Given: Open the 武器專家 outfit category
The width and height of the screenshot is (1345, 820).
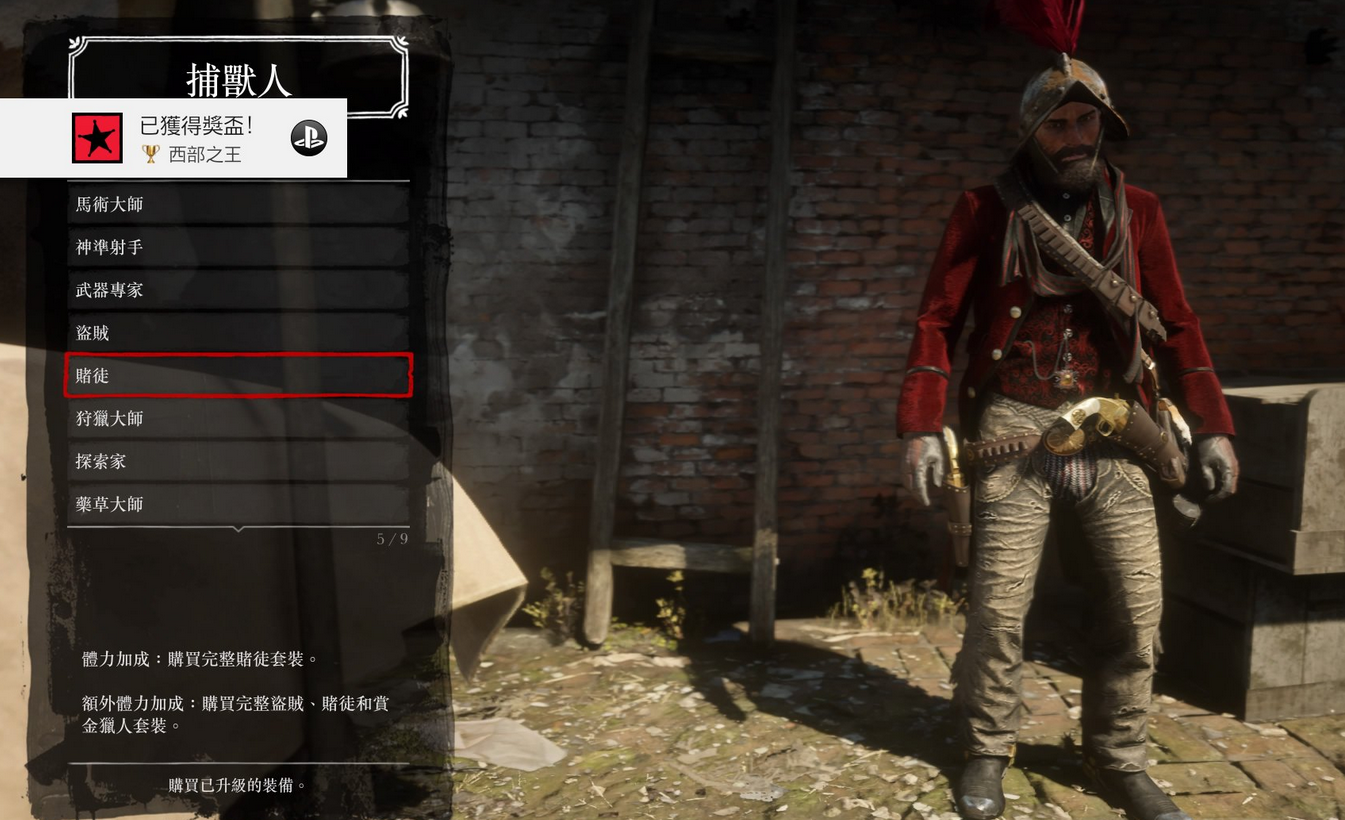Looking at the screenshot, I should coord(238,290).
